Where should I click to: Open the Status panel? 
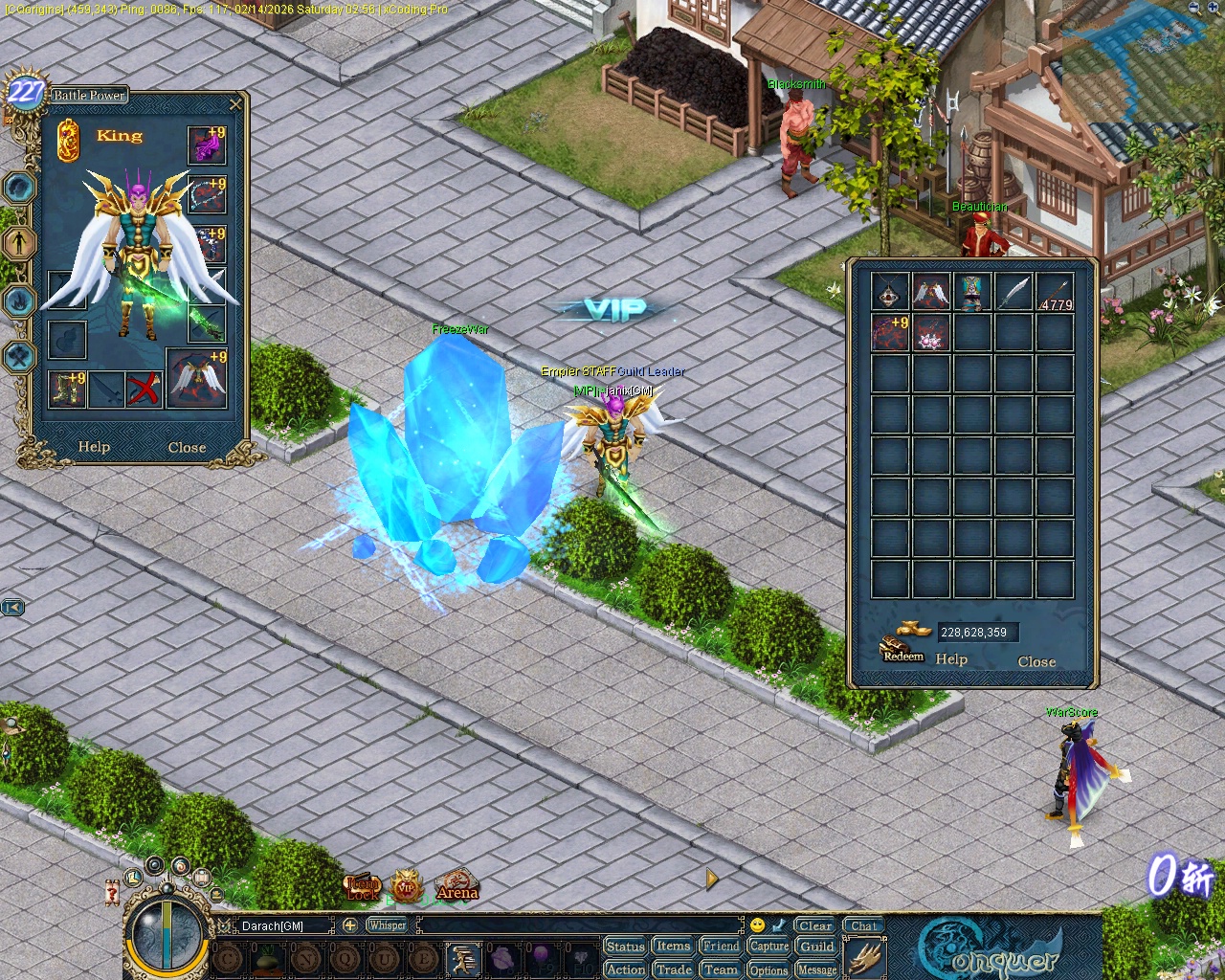(626, 946)
